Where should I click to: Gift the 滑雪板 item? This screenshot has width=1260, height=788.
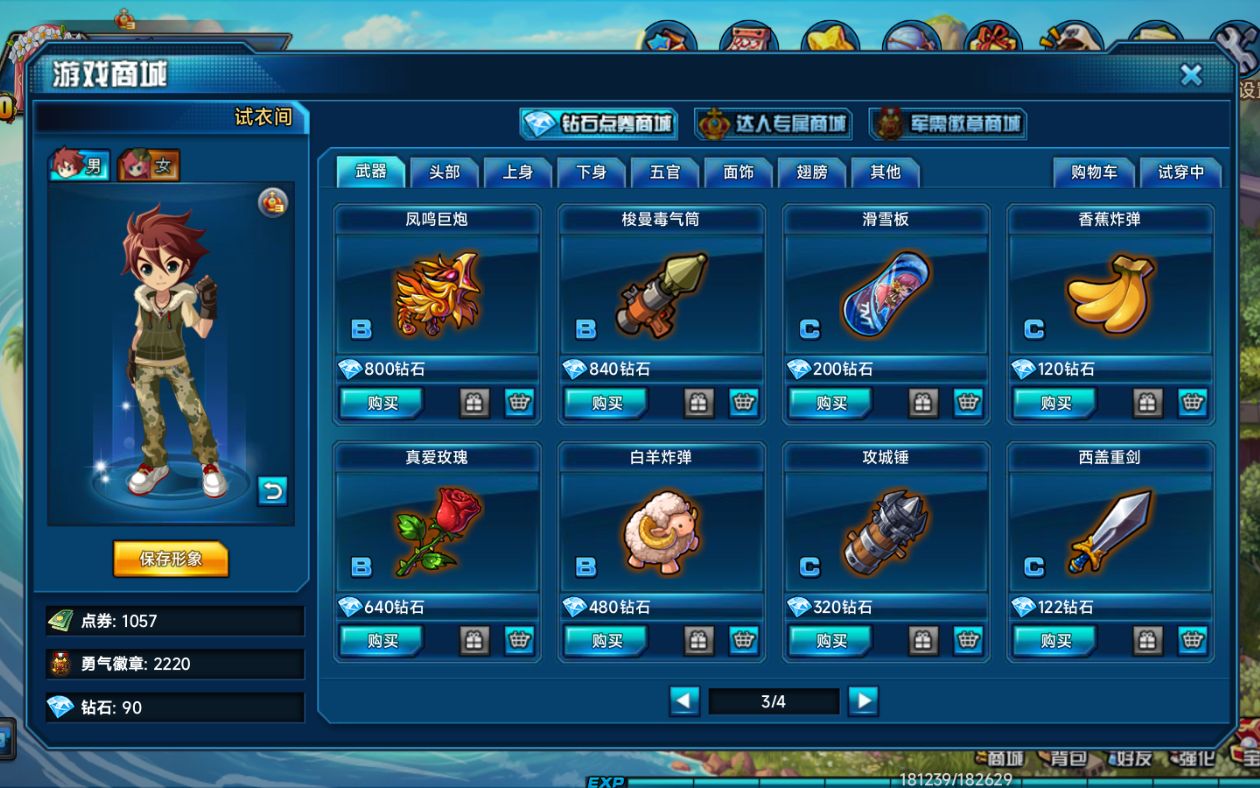(x=923, y=403)
